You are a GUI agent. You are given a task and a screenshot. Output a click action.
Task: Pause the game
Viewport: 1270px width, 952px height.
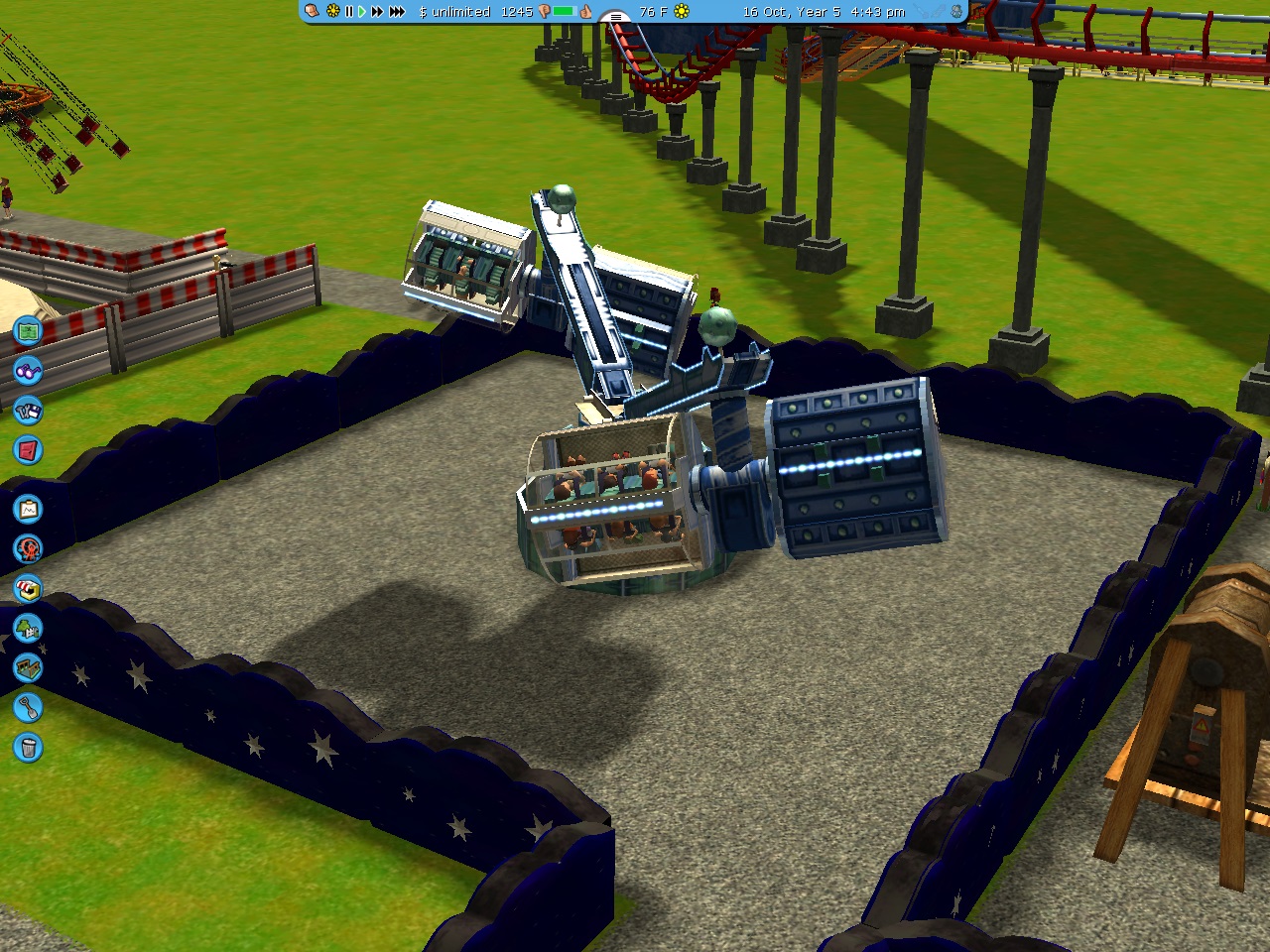pyautogui.click(x=349, y=12)
